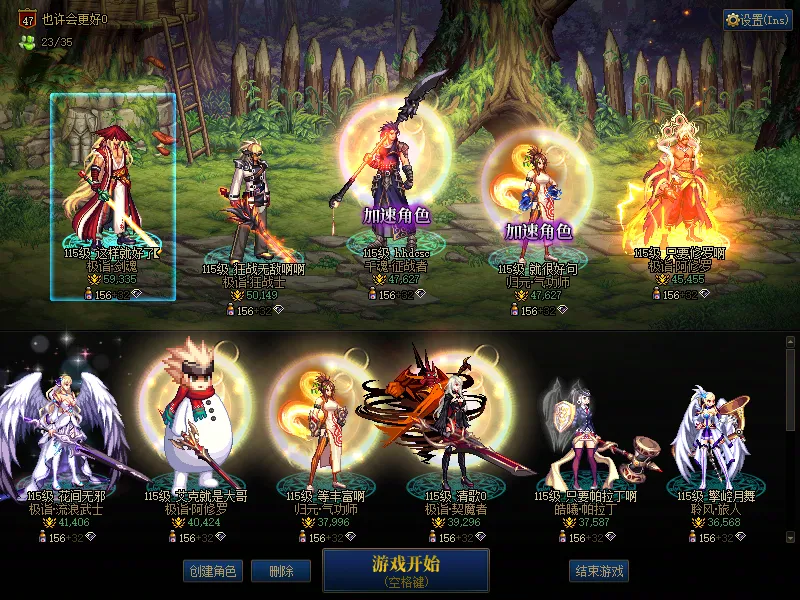Exit via the 结束游戏 button
Image resolution: width=800 pixels, height=600 pixels.
tap(599, 571)
